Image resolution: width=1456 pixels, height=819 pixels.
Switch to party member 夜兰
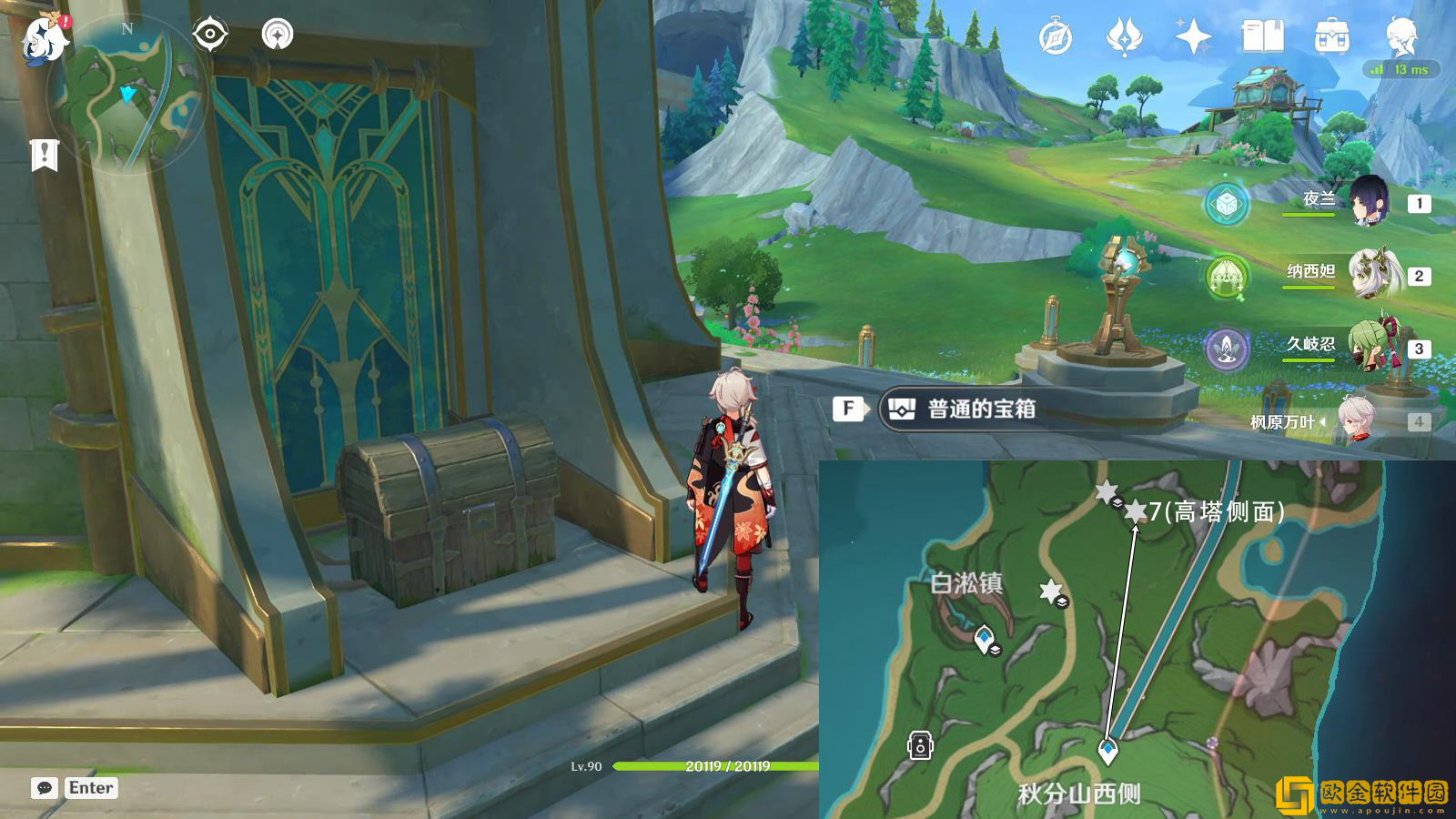pyautogui.click(x=1368, y=202)
